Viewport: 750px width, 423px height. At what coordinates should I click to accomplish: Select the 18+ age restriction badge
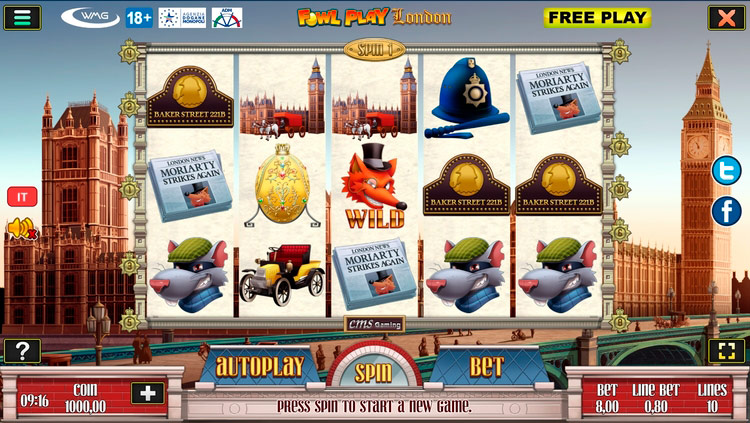(x=139, y=17)
